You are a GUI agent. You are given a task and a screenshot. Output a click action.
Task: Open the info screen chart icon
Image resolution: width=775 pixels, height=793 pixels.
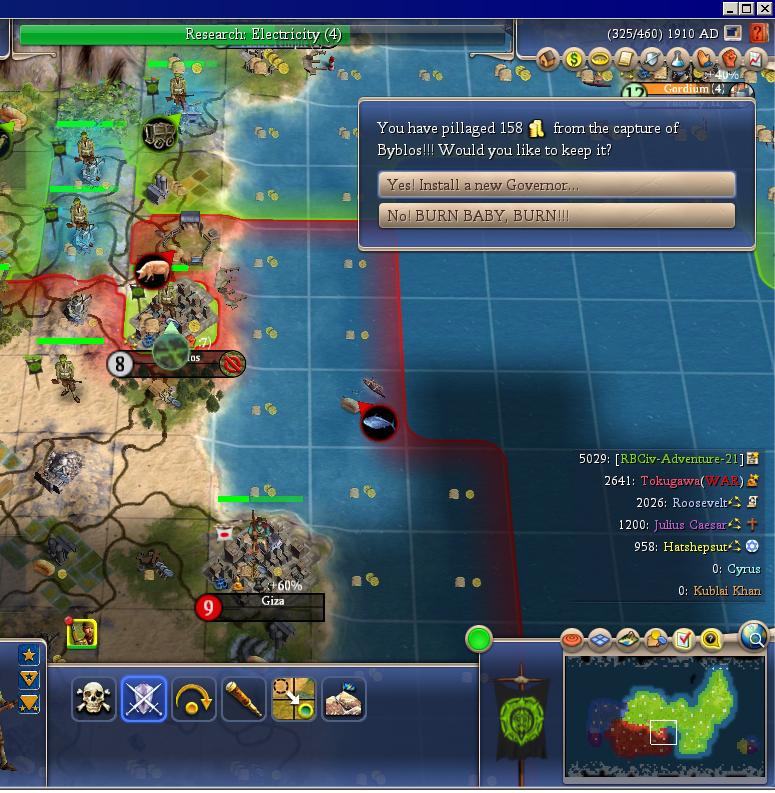(755, 59)
